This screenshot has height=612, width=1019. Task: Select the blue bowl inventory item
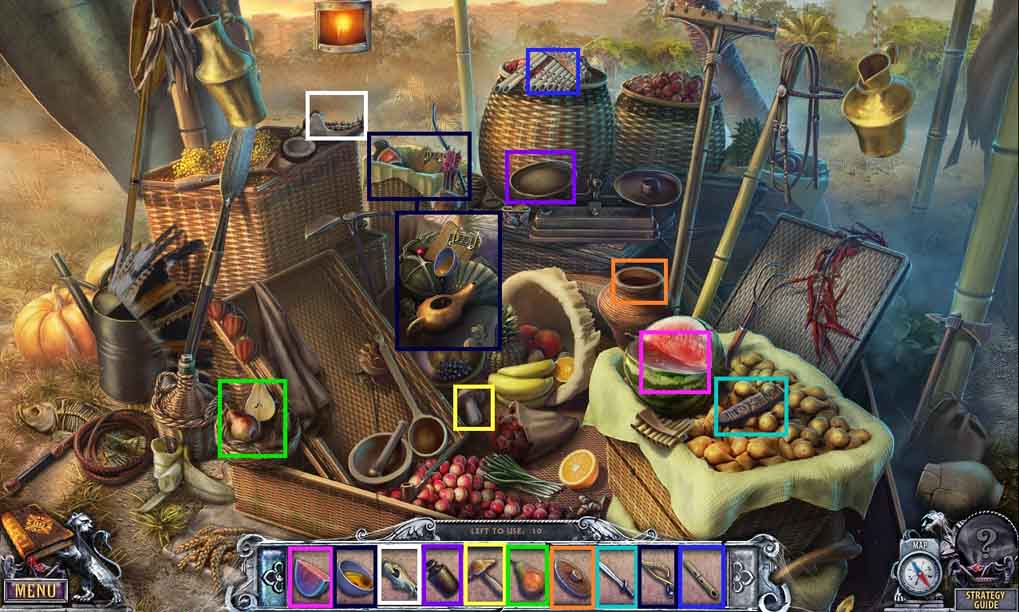point(355,576)
